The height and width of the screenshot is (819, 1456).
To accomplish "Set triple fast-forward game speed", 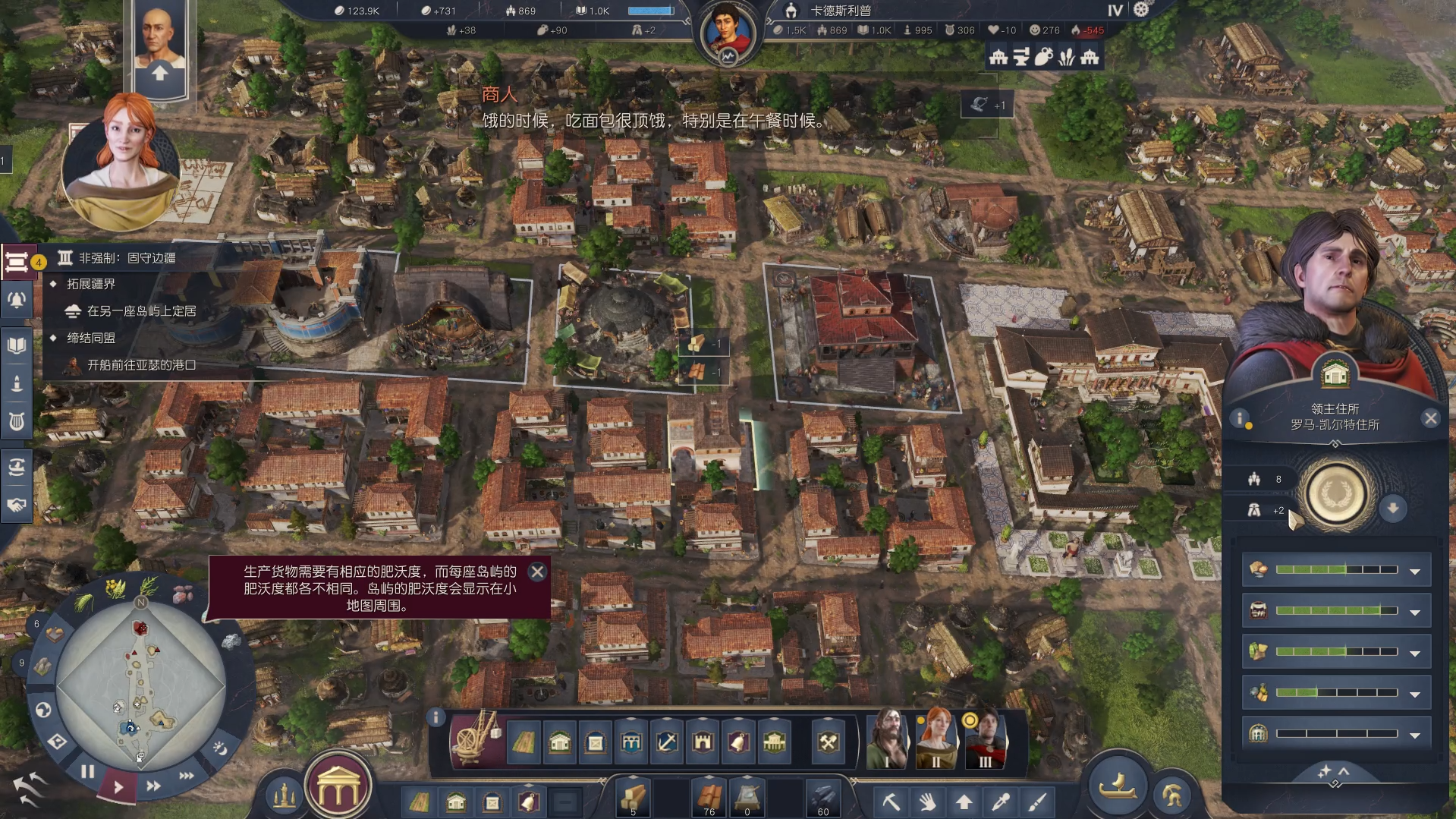I will pyautogui.click(x=186, y=776).
